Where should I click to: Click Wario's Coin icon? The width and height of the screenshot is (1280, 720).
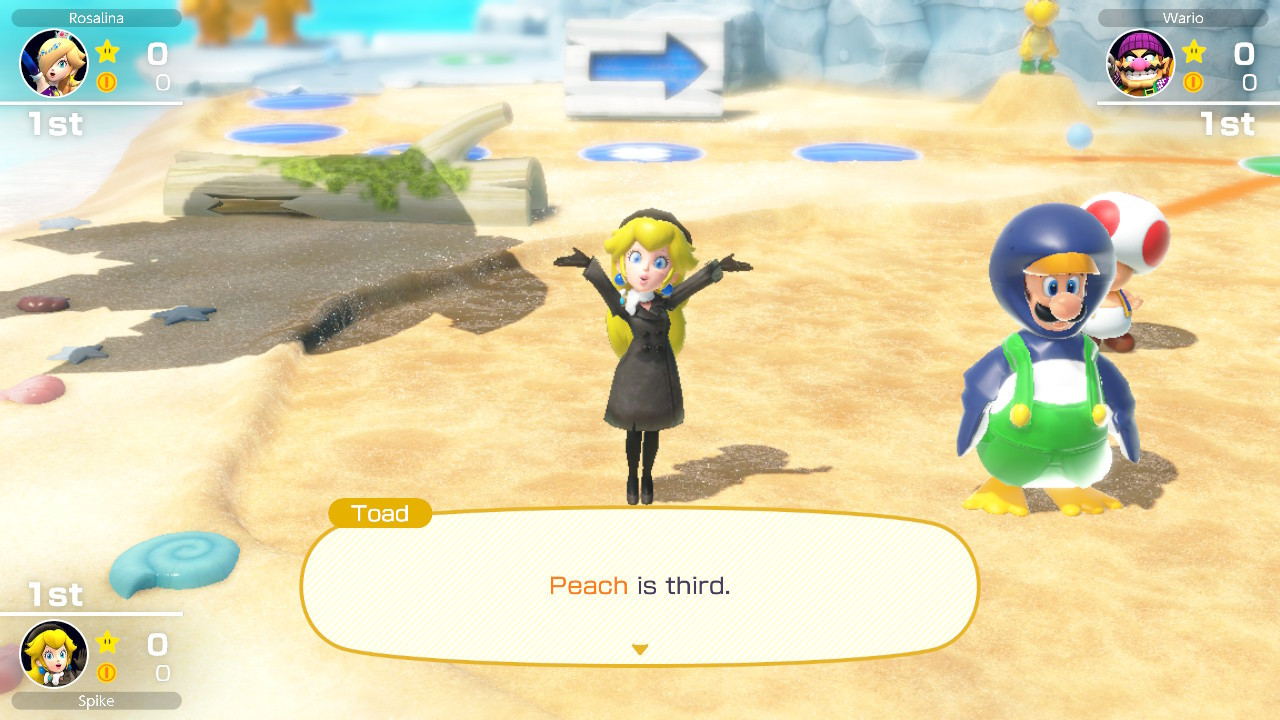click(x=1193, y=82)
